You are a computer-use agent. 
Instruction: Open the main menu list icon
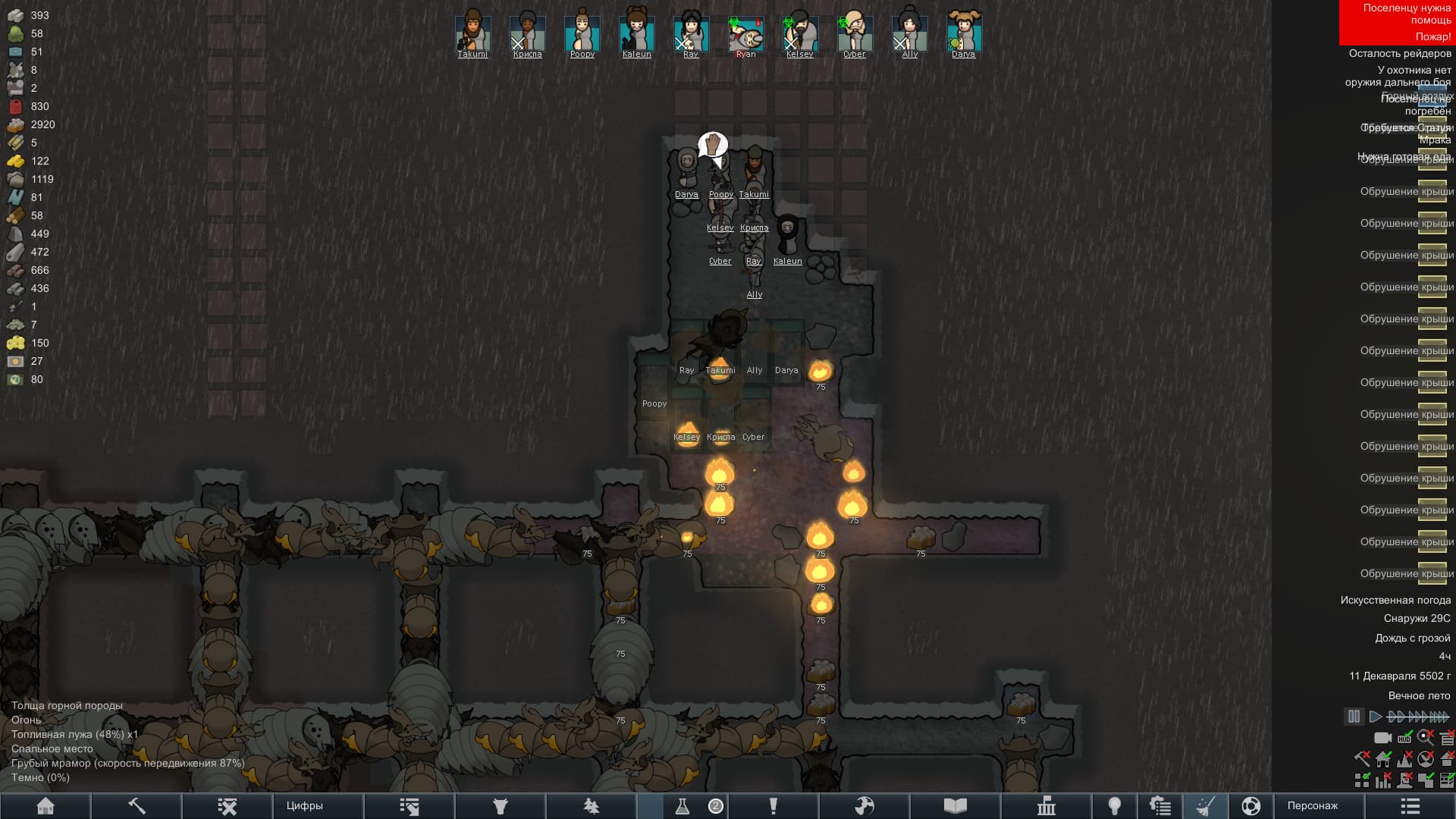pos(1410,805)
